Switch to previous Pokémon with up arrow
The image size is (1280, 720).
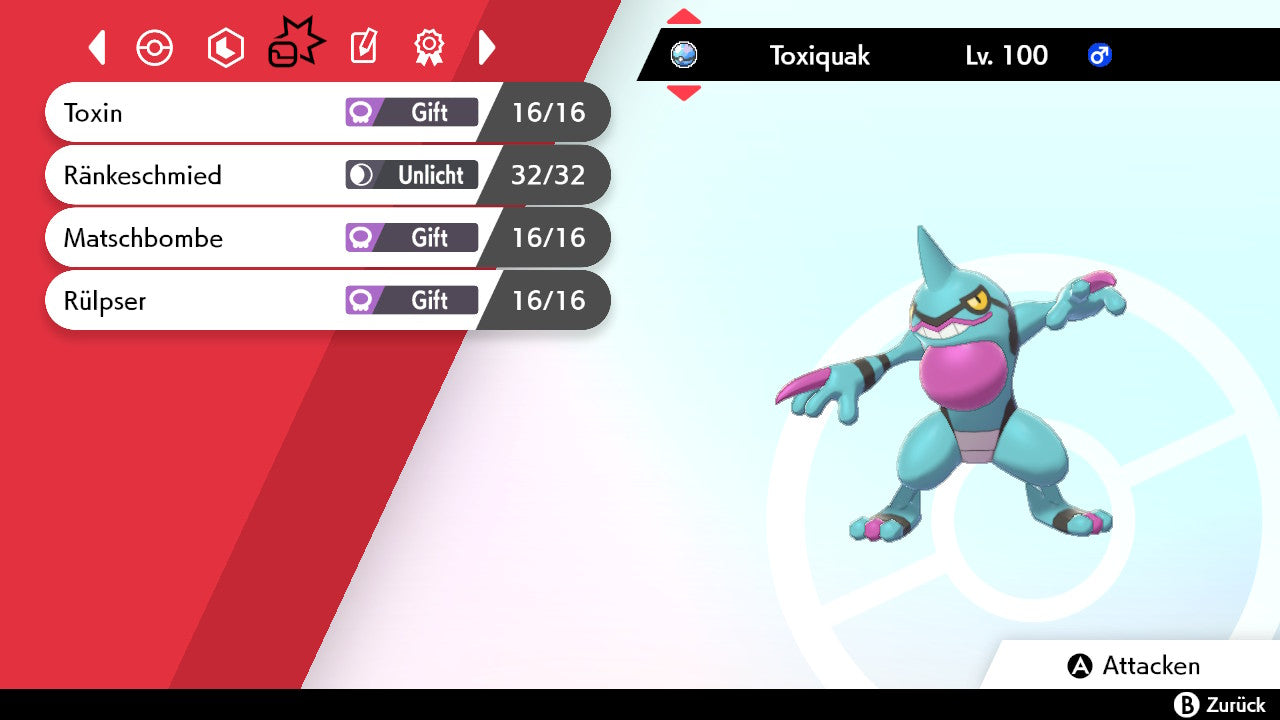pyautogui.click(x=684, y=16)
